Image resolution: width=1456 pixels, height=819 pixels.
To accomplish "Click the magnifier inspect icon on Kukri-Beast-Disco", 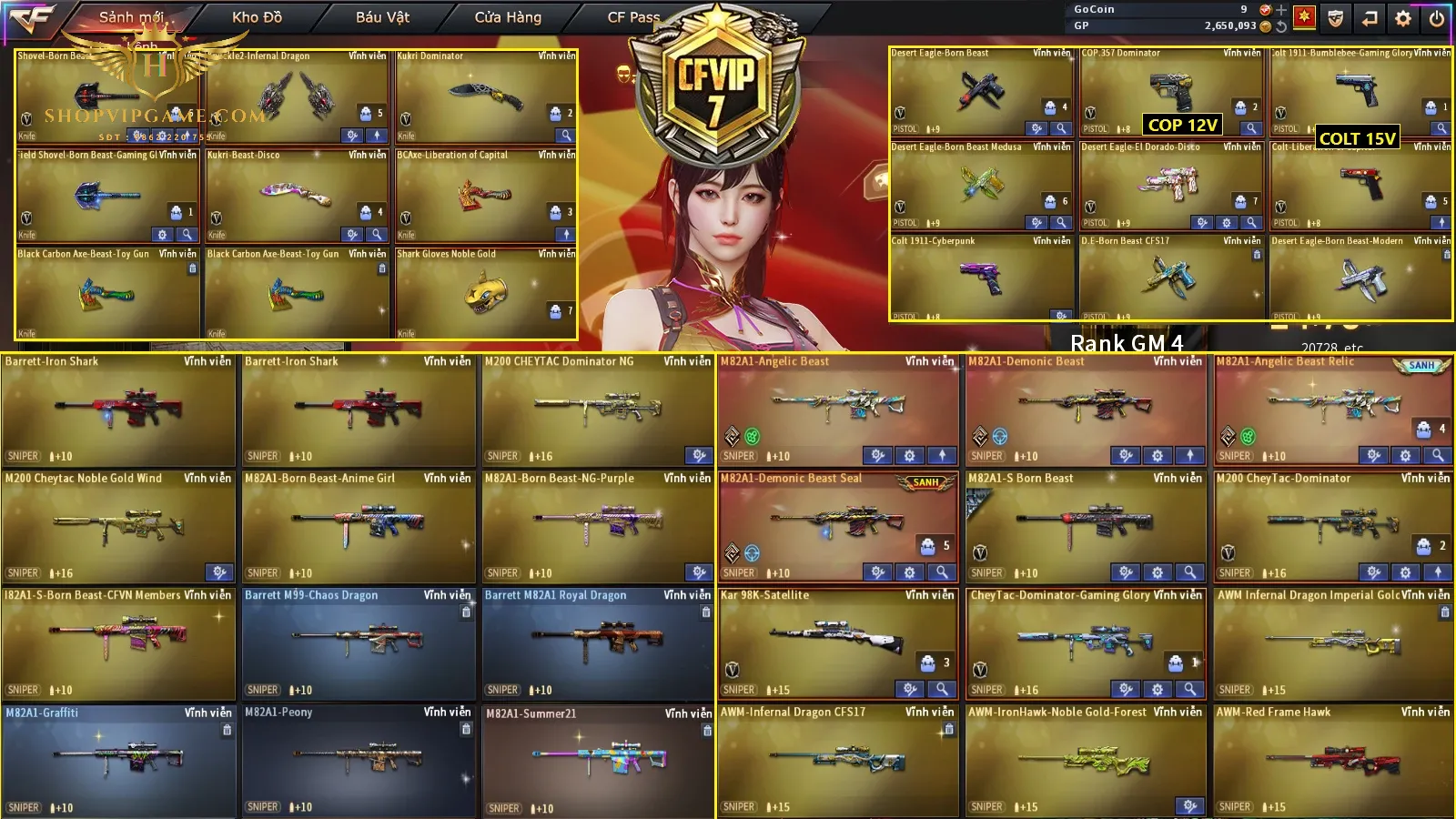I will (x=377, y=234).
